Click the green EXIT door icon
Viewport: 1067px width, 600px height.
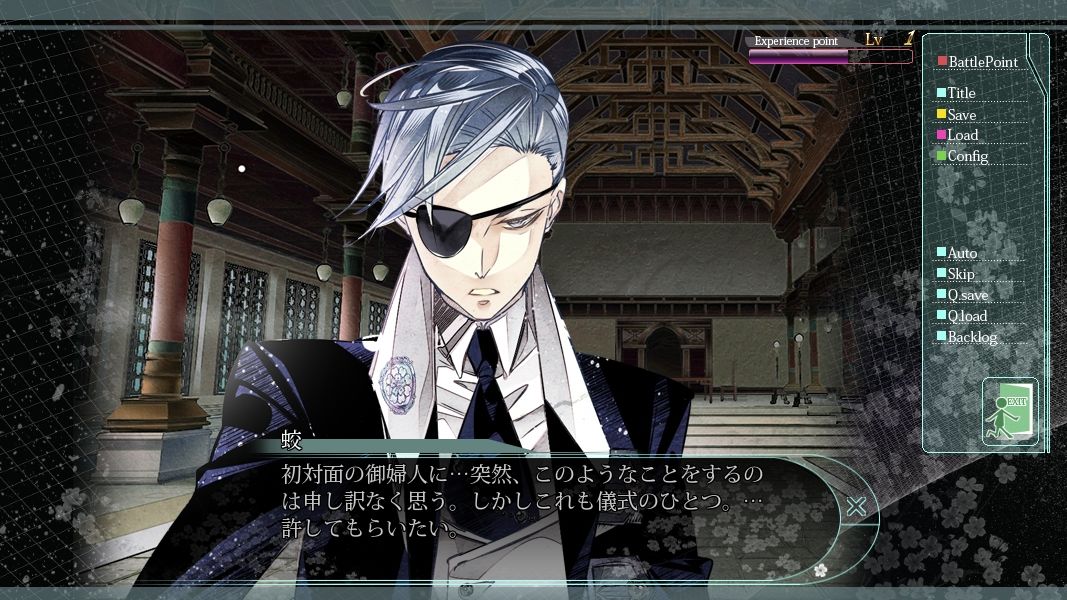1010,411
